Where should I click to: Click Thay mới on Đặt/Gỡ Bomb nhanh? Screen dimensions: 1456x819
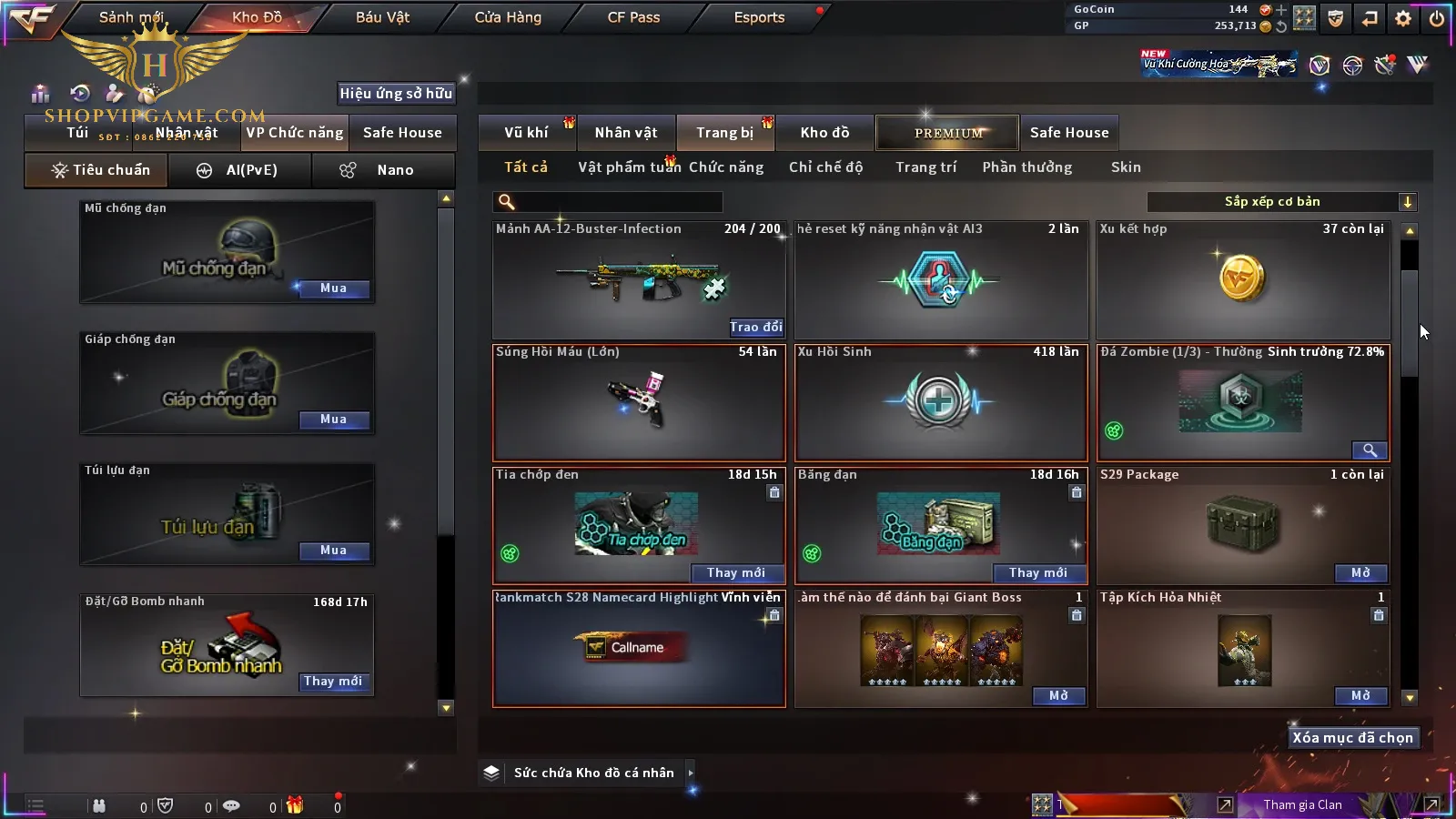click(333, 682)
